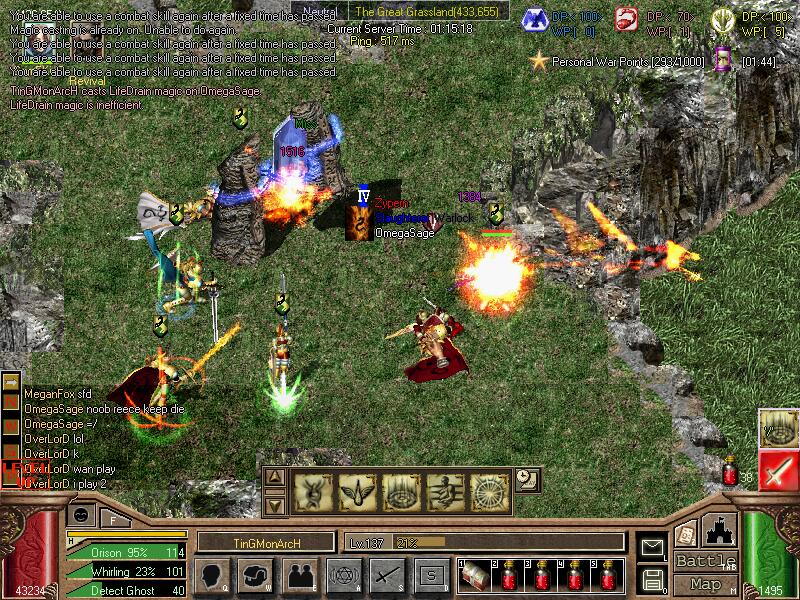Toggle the chat arrow button
Screen dimensions: 800x600
point(11,382)
